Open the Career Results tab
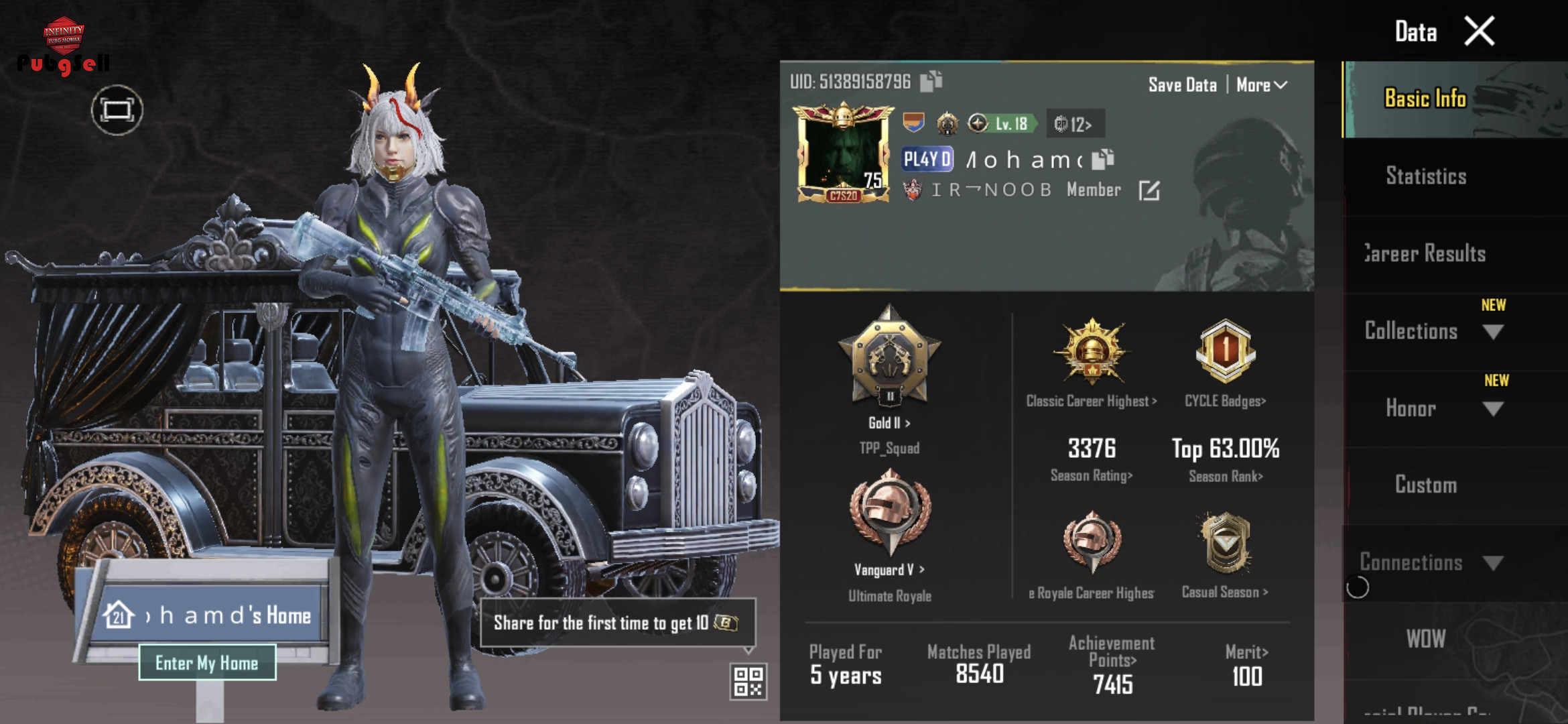 (1426, 253)
